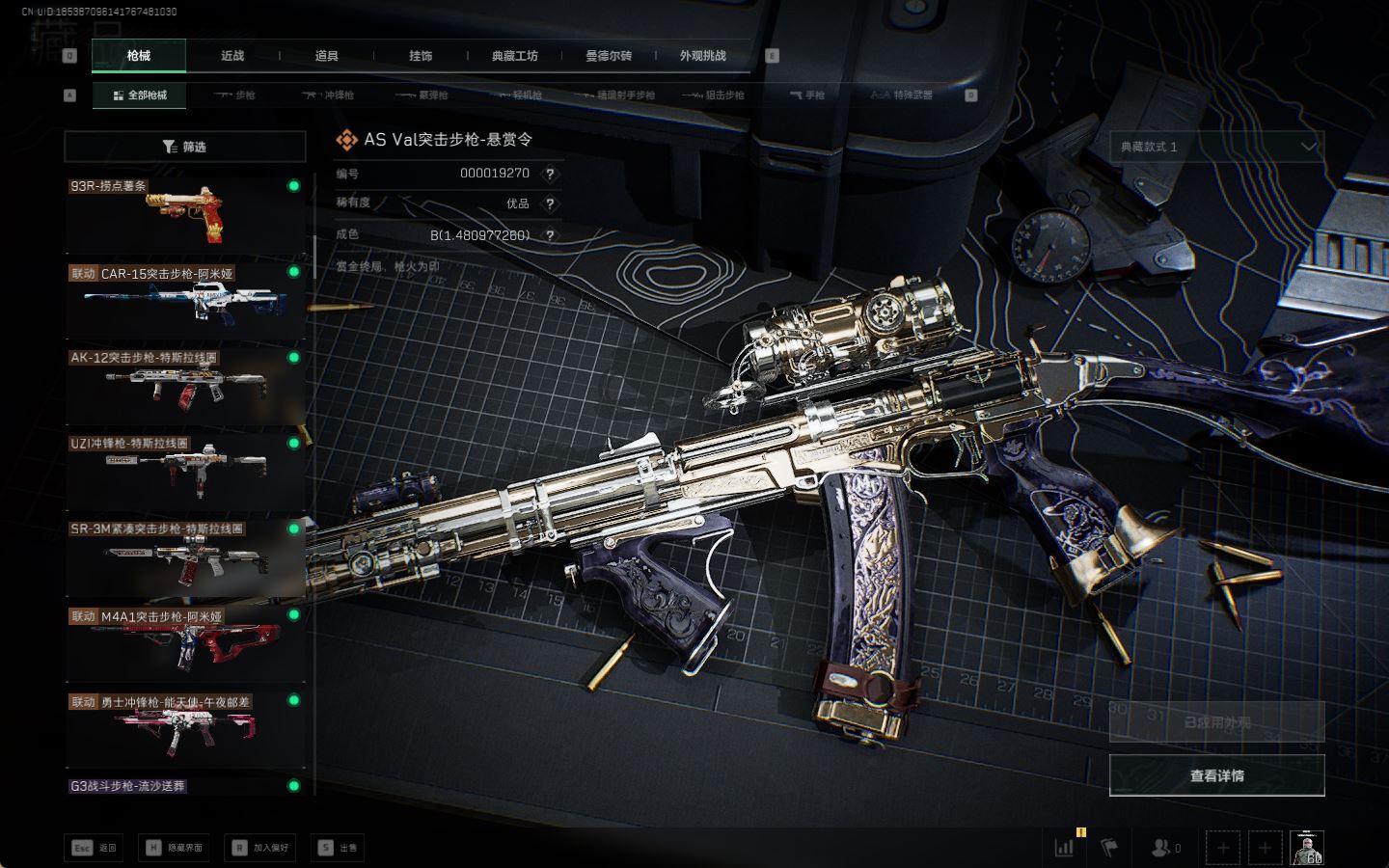Select the 93R-捞点薯条 pistol skin
This screenshot has width=1389, height=868.
coord(183,214)
